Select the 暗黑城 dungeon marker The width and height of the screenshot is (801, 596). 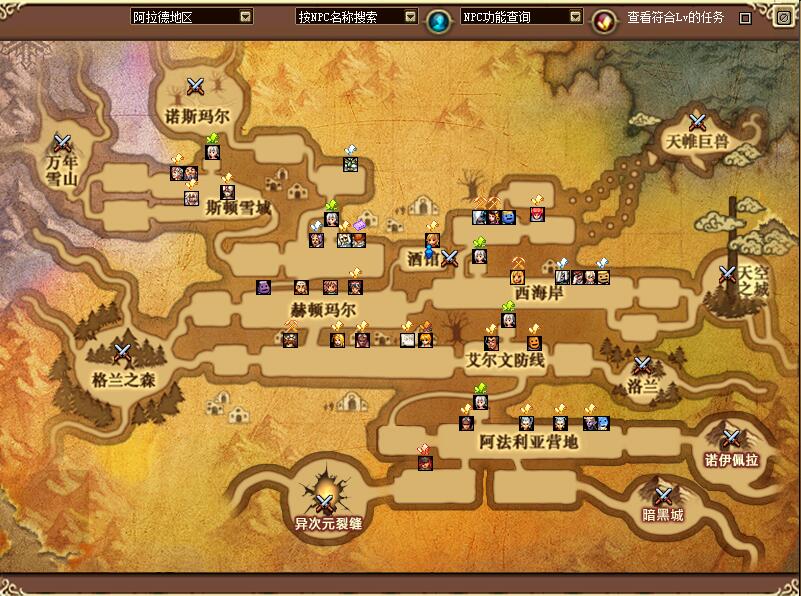pos(662,495)
